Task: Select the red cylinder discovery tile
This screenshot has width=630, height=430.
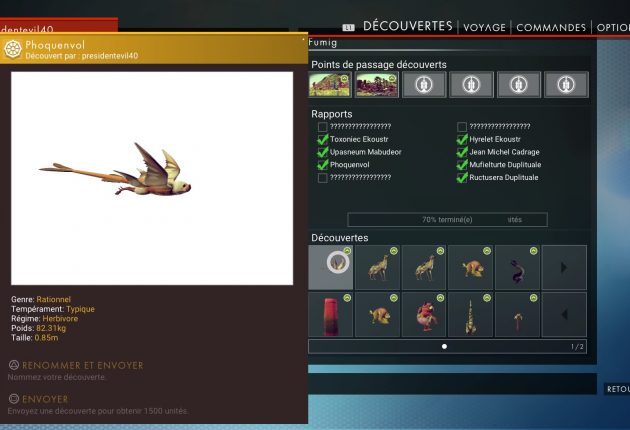Action: click(331, 314)
